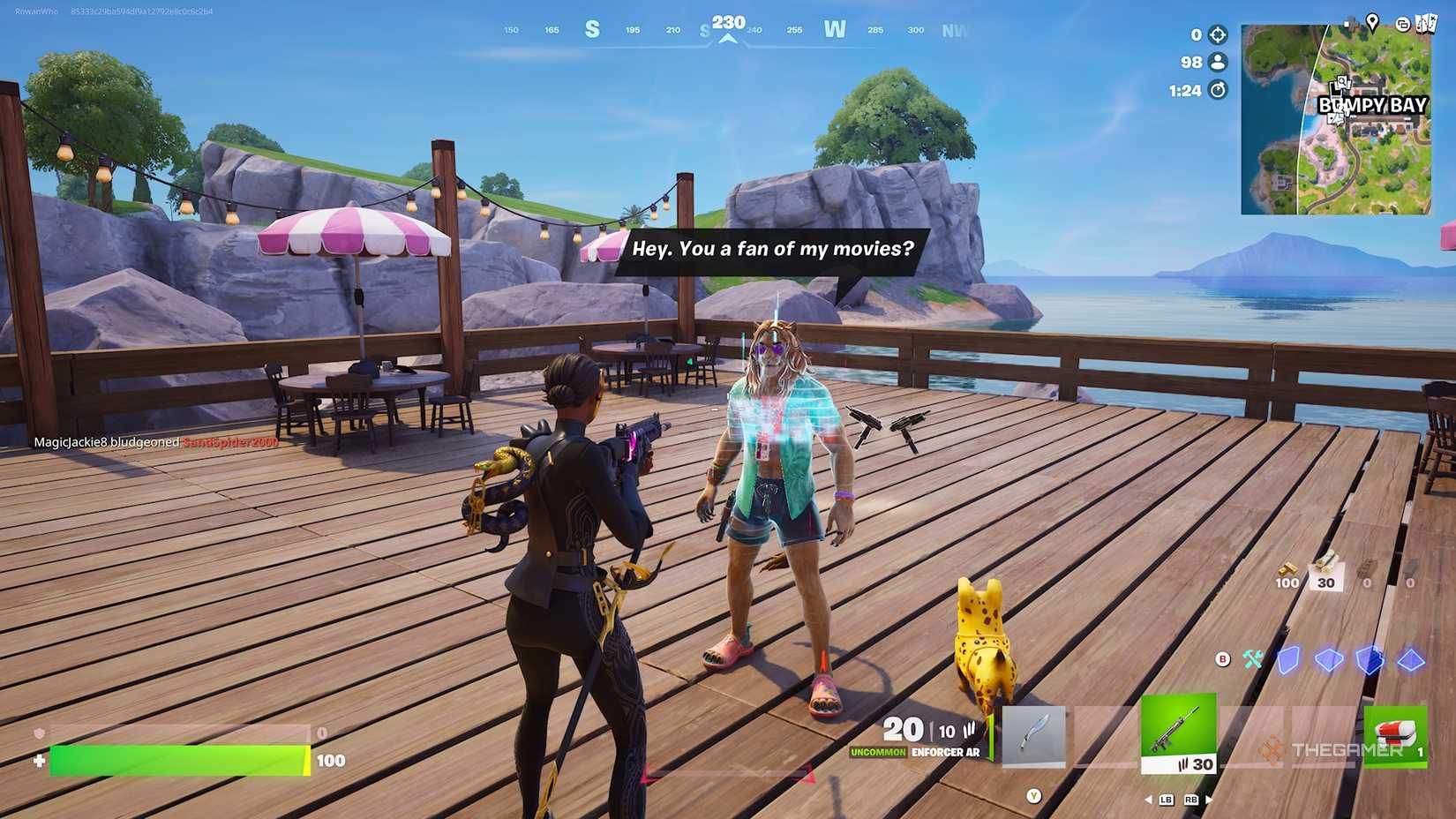Screen dimensions: 1456x819
Task: Click the map-with-X icon to close the minimap
Action: (x=1426, y=24)
